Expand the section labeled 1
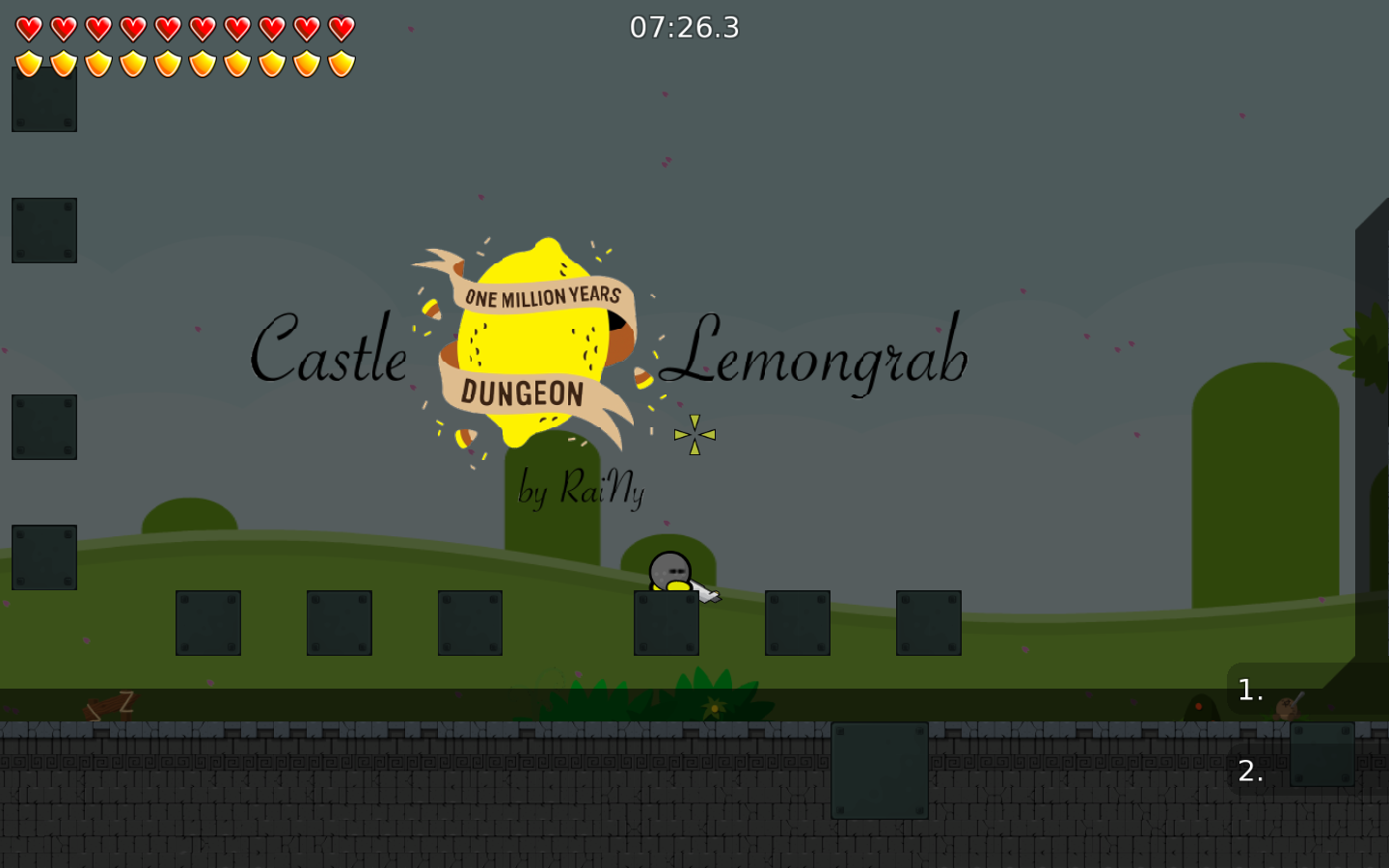This screenshot has width=1389, height=868. click(x=1248, y=690)
